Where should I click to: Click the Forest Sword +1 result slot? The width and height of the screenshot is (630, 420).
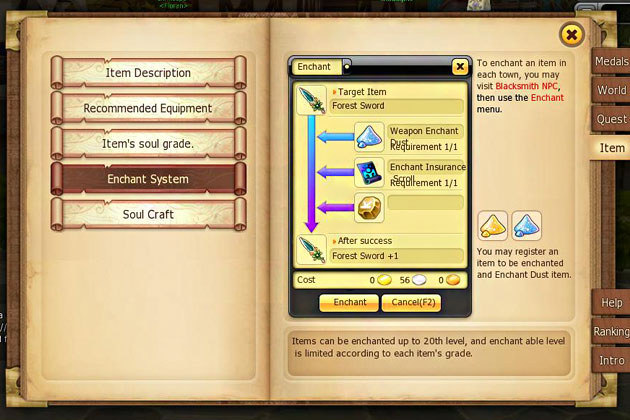pos(312,249)
